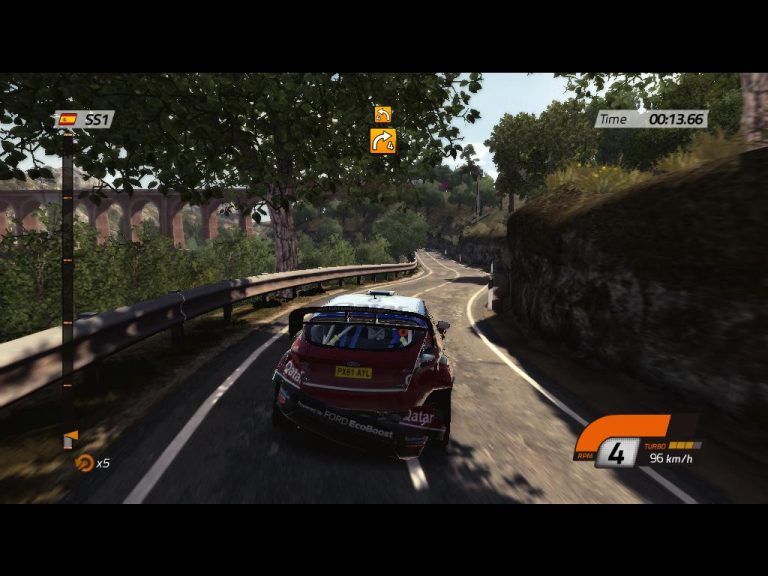Select the small left-turn pacenote icon
This screenshot has width=768, height=576.
[x=382, y=114]
